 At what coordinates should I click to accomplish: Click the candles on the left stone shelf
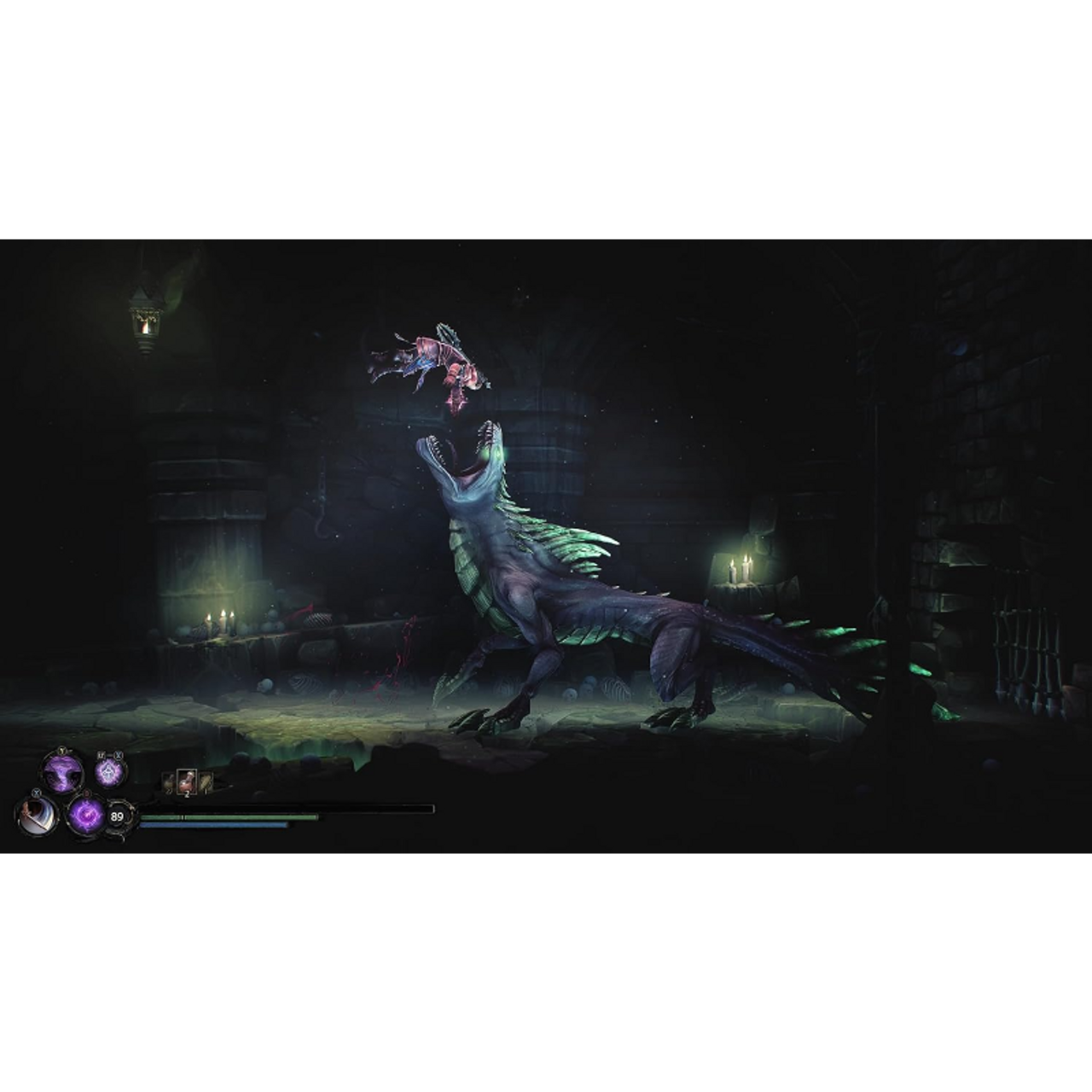click(220, 621)
